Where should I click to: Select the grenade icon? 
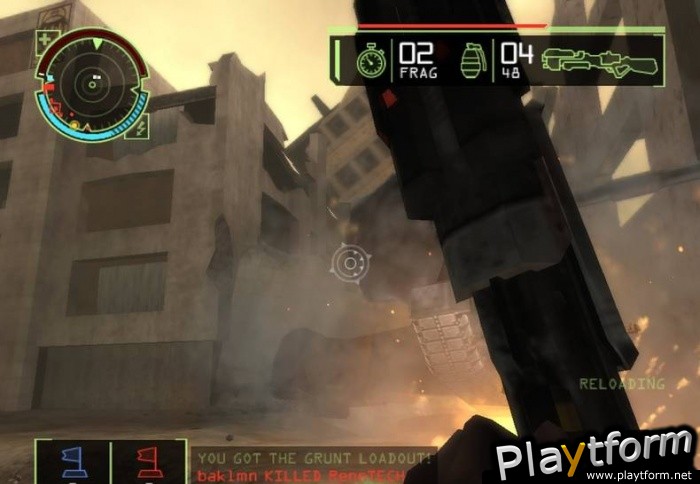pos(470,60)
